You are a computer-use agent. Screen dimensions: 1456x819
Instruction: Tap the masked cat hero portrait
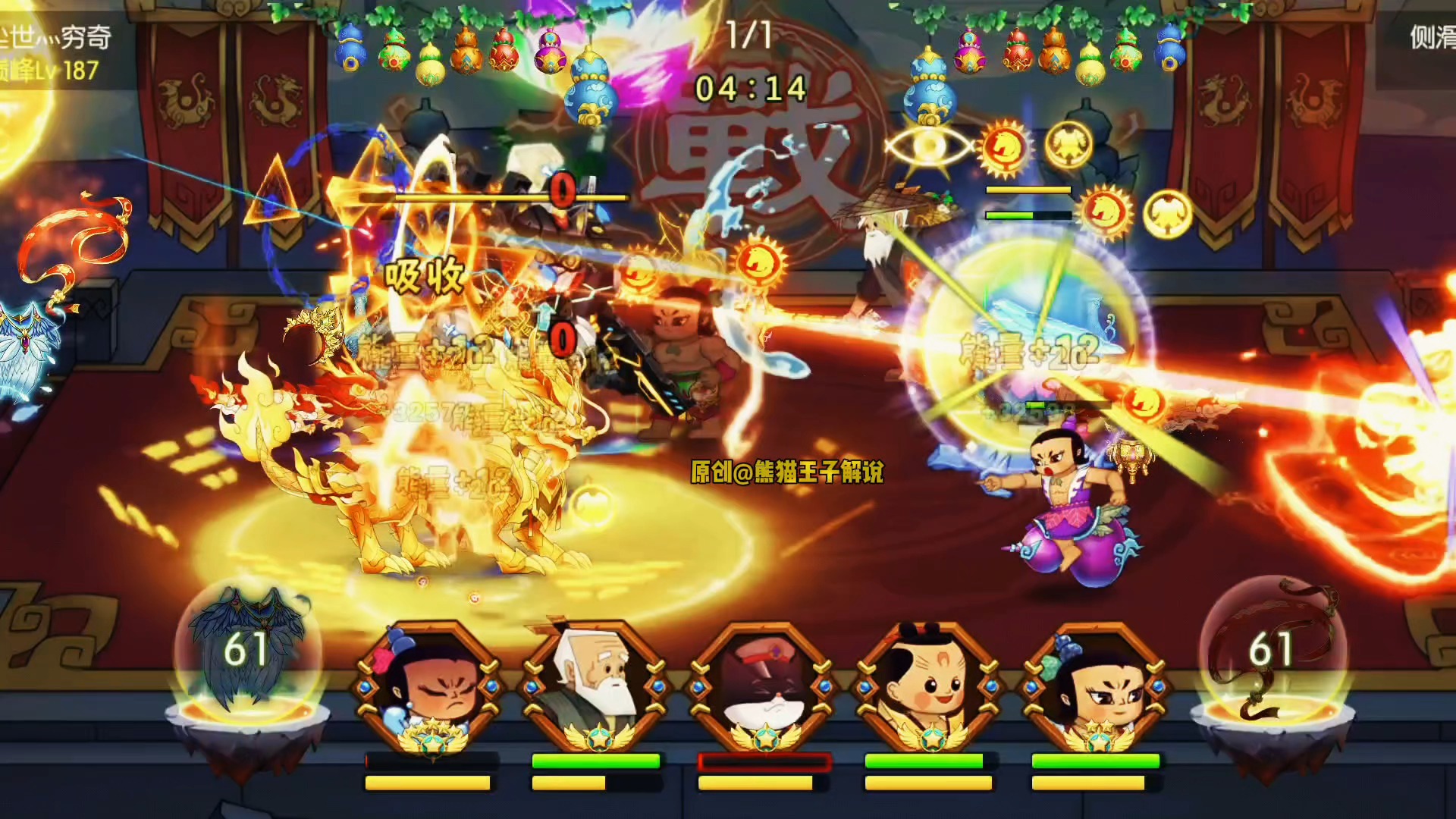click(x=762, y=688)
